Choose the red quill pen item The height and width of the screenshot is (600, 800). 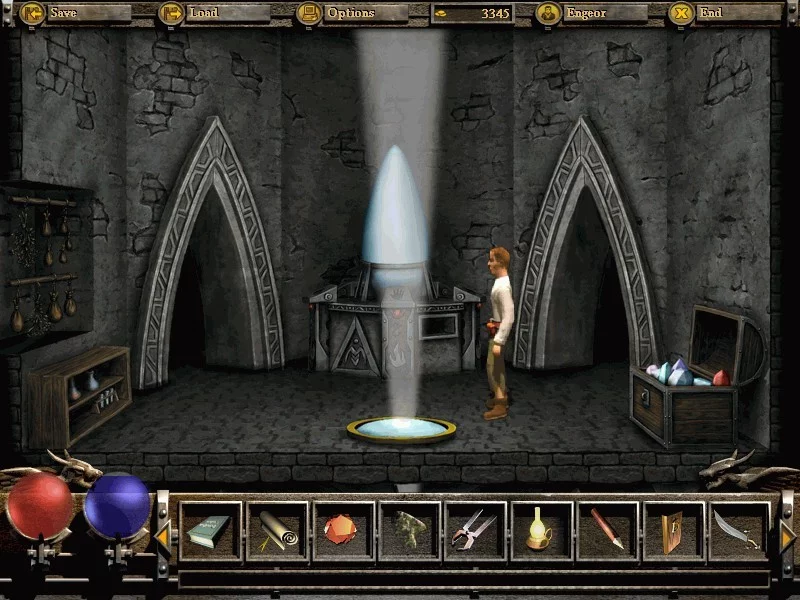608,530
